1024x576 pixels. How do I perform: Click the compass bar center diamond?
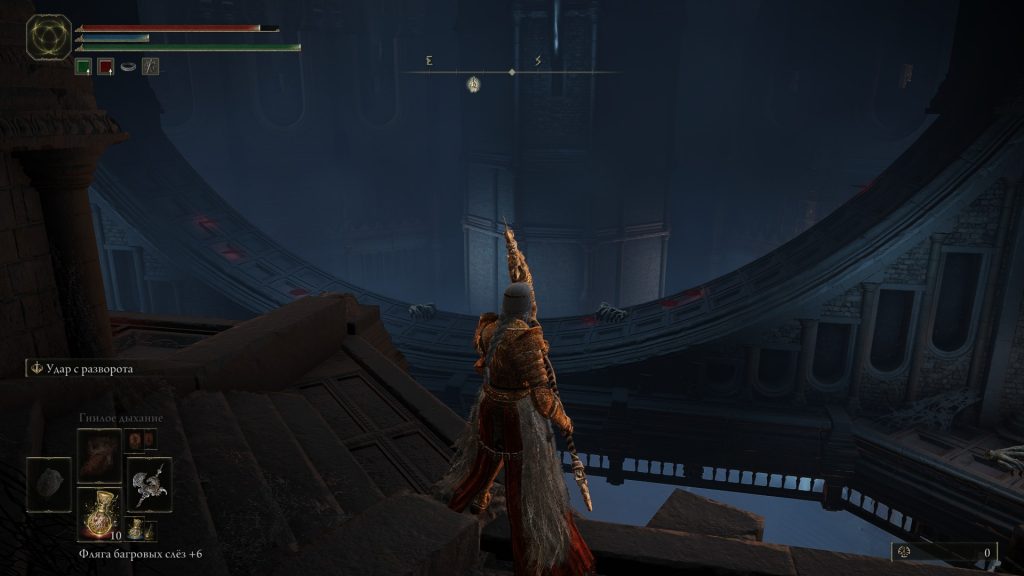[x=512, y=72]
